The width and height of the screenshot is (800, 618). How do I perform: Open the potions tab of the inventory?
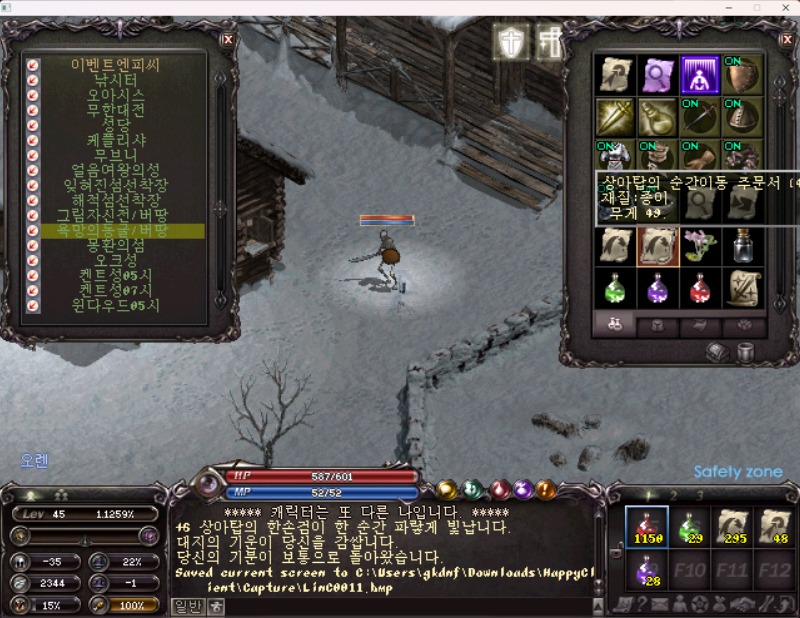615,325
